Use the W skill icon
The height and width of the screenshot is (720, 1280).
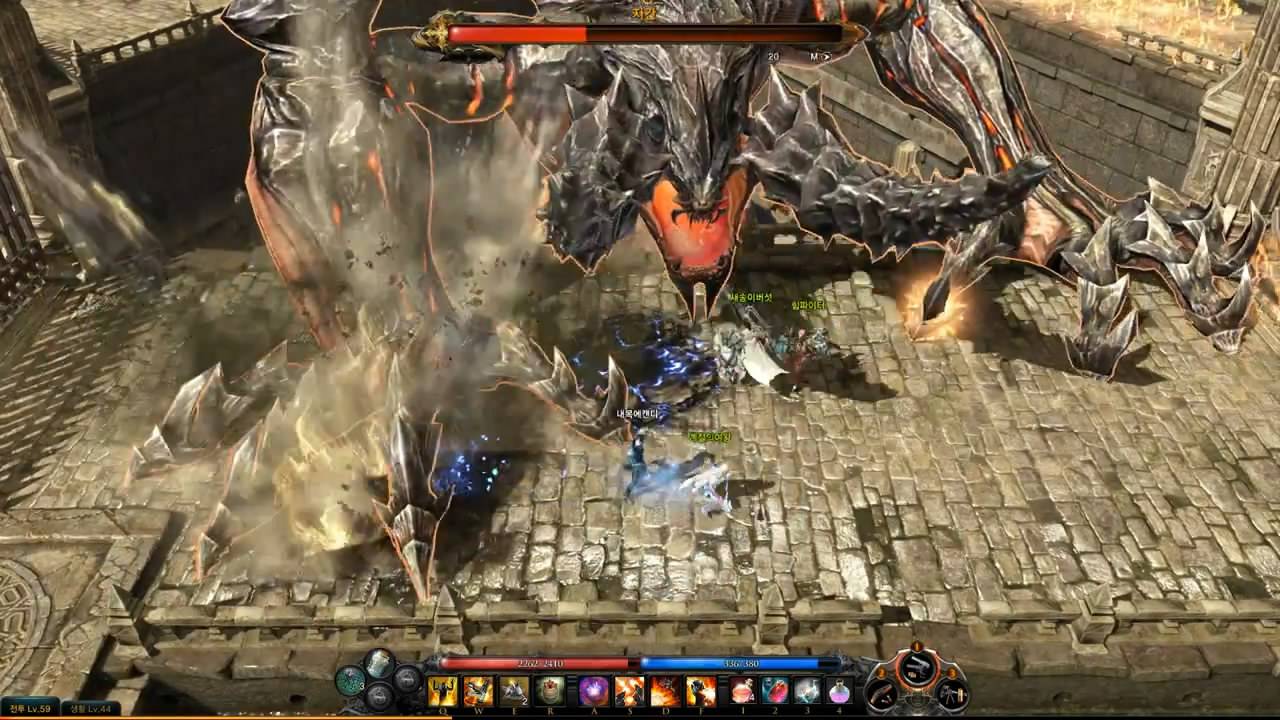478,690
